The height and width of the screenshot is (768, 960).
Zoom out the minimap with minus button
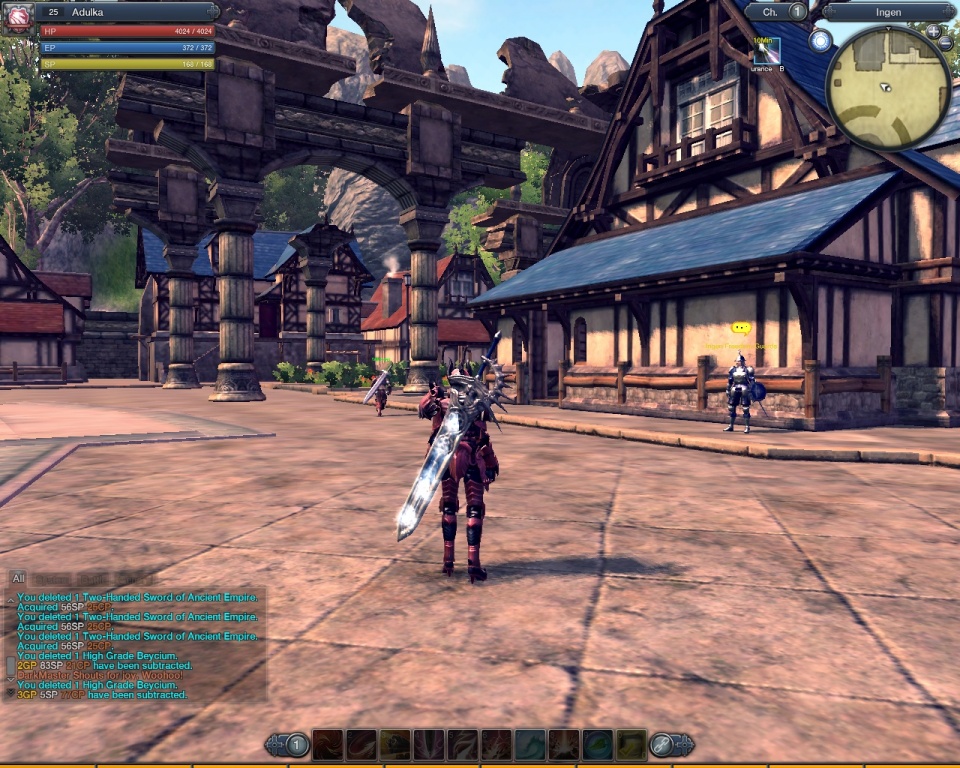946,43
